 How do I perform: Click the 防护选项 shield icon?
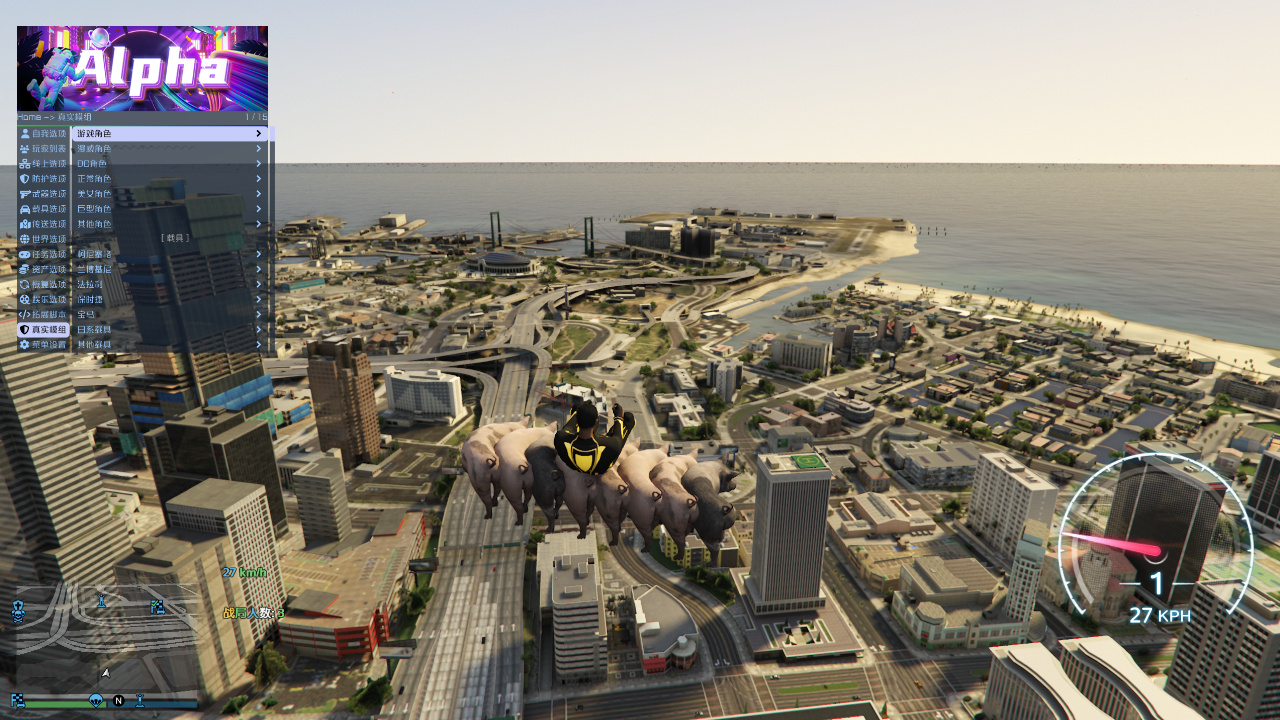pyautogui.click(x=24, y=178)
